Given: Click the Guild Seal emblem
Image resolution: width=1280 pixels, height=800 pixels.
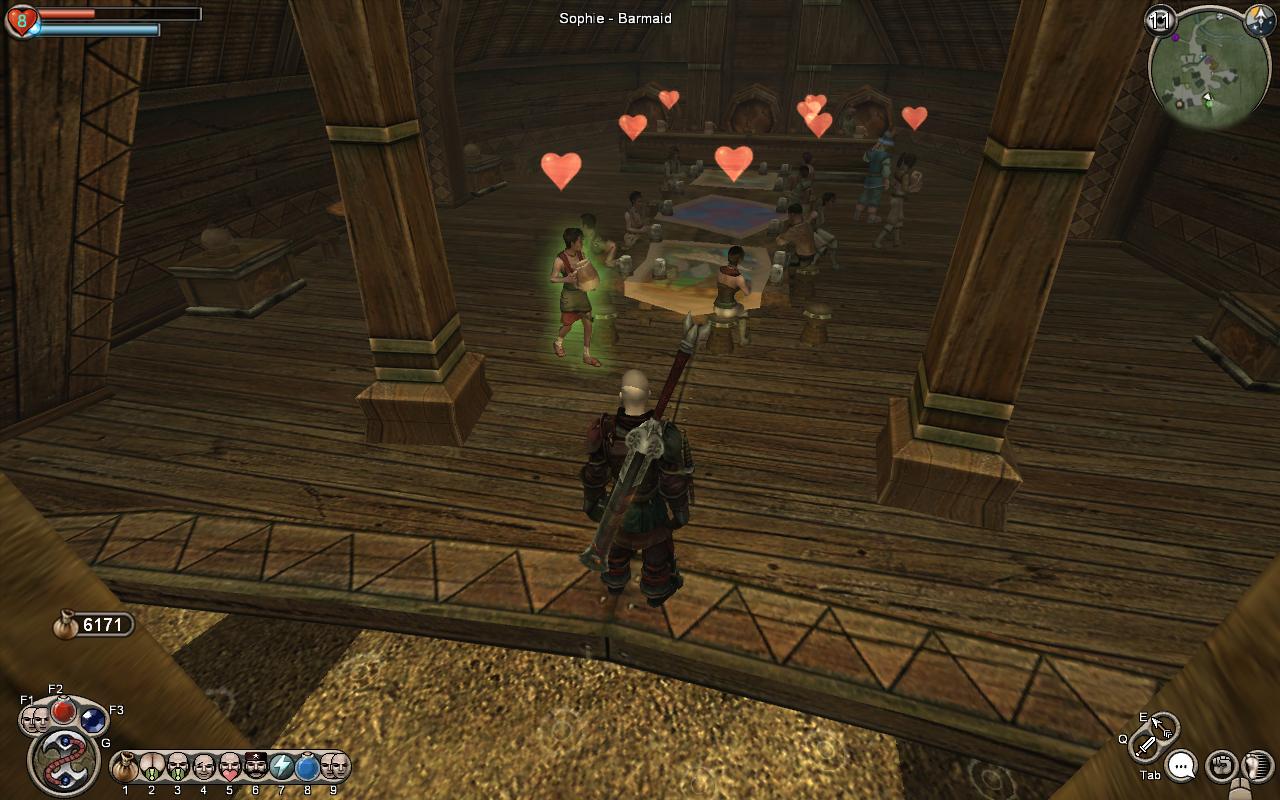Looking at the screenshot, I should tap(63, 762).
